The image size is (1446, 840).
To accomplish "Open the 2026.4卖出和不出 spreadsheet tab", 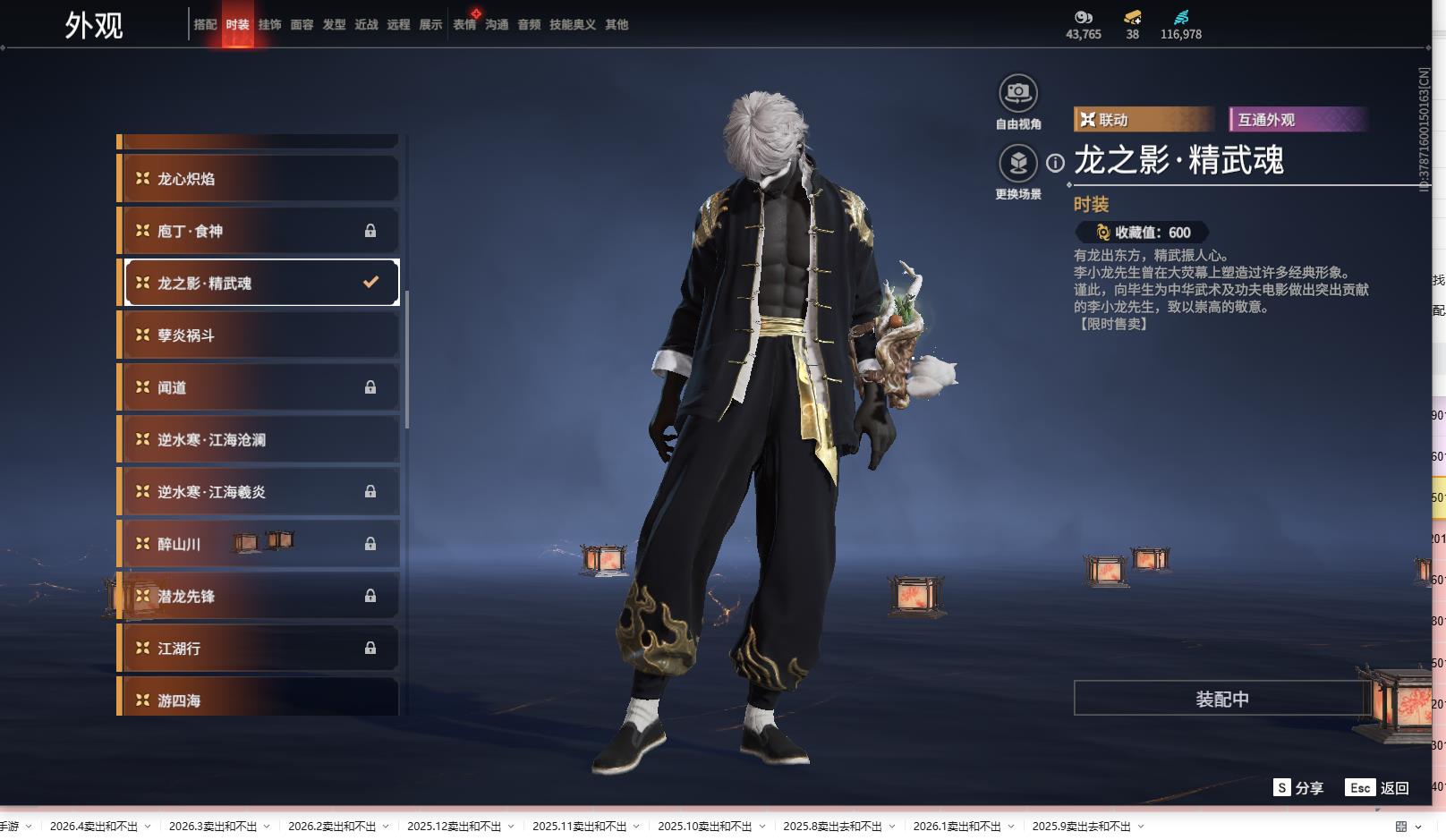I will tap(94, 827).
